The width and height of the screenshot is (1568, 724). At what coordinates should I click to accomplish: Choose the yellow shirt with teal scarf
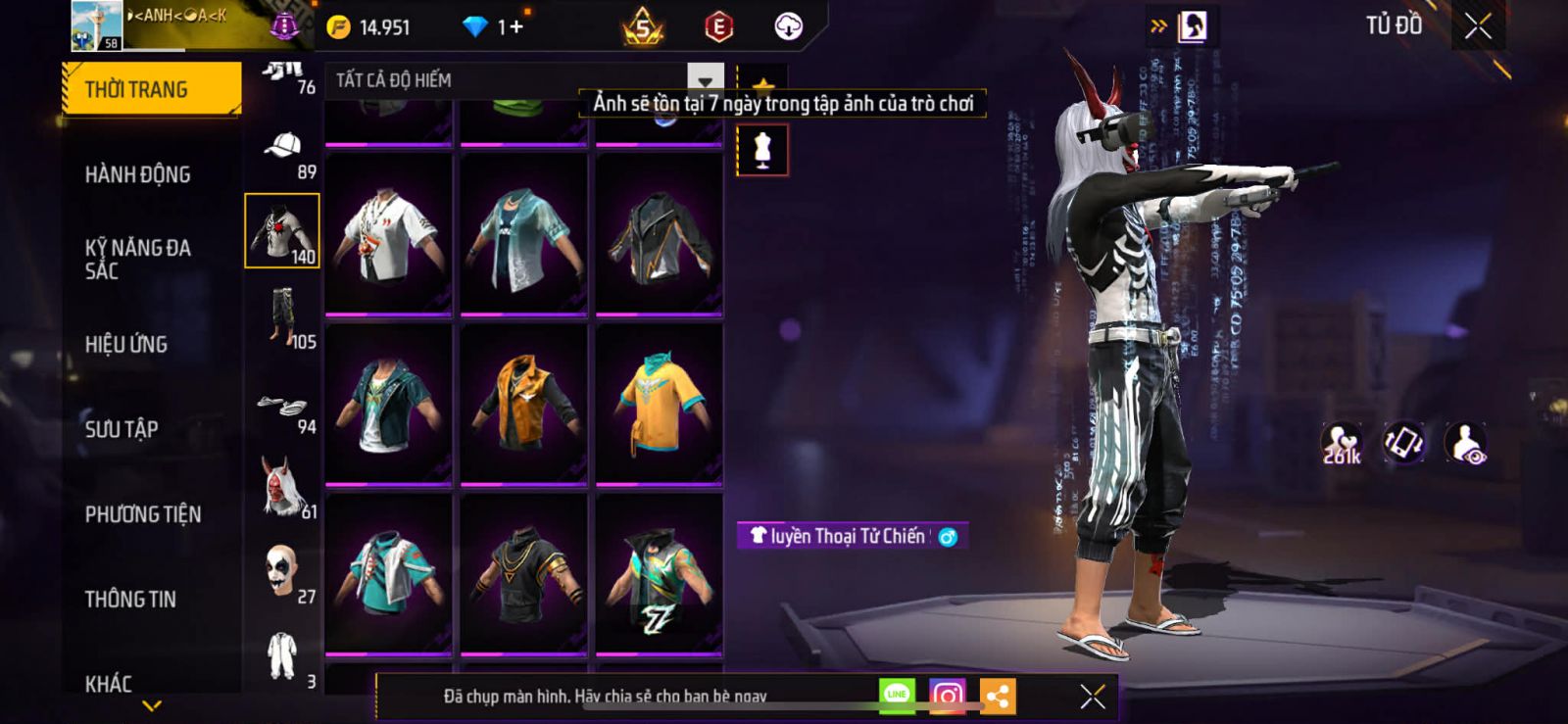click(659, 404)
